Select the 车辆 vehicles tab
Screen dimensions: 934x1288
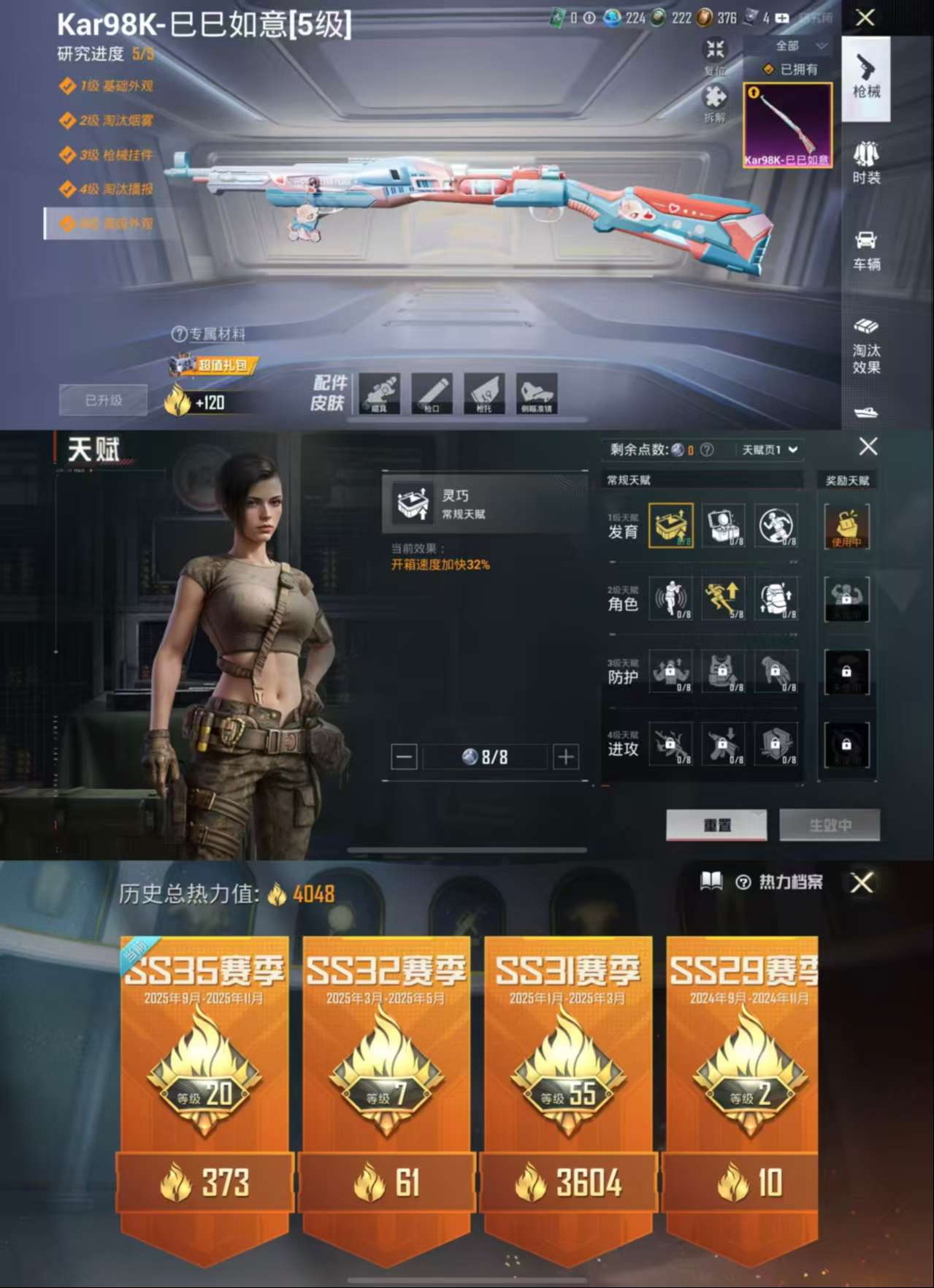(866, 250)
